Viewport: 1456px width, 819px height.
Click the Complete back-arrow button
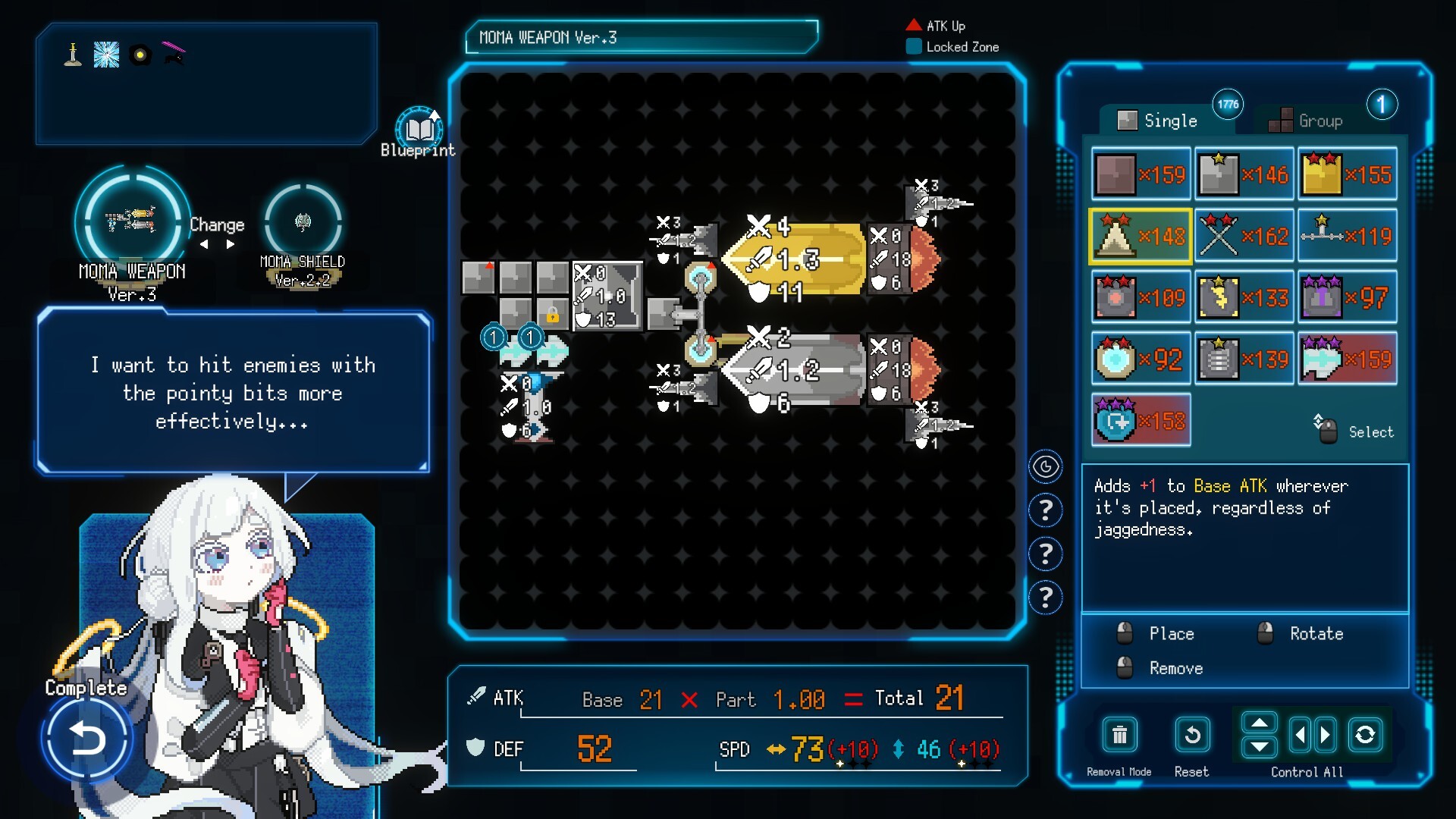click(86, 738)
